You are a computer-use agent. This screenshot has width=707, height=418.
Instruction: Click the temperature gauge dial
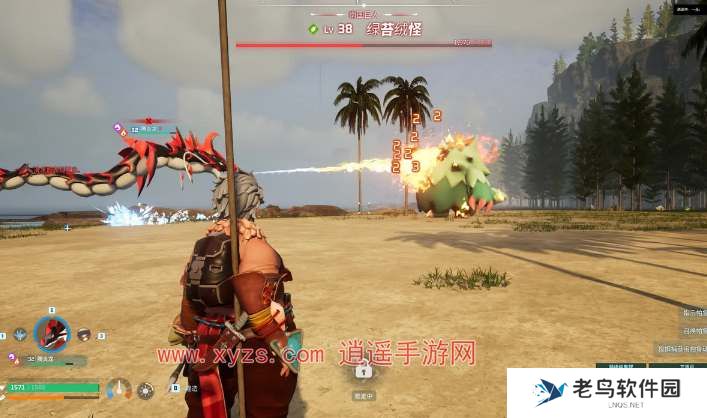pos(119,388)
